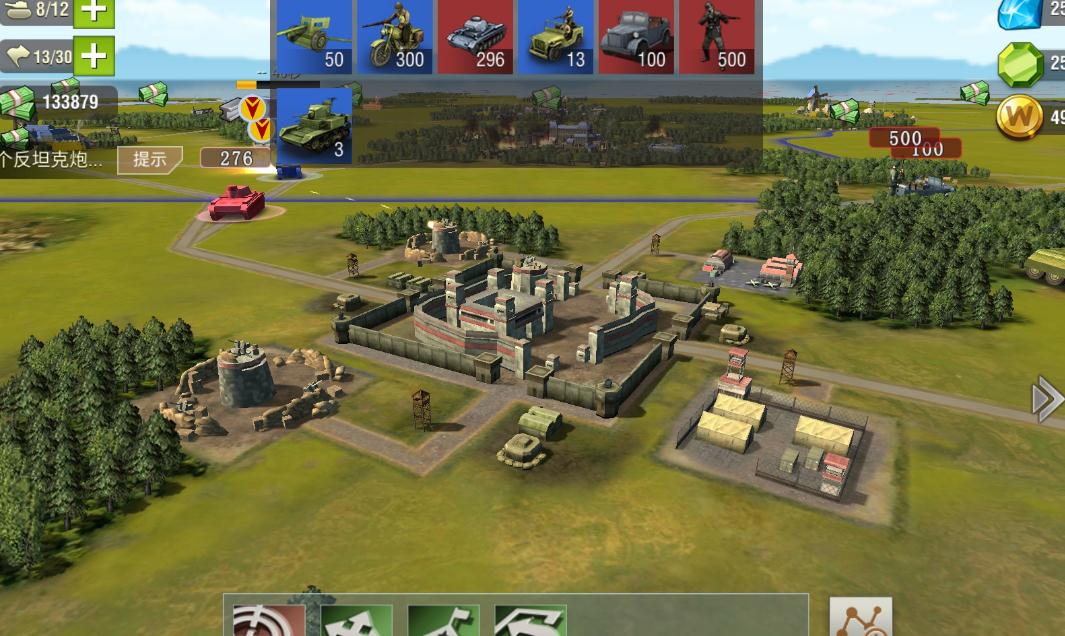Choose the red infantry soldier card

716,37
